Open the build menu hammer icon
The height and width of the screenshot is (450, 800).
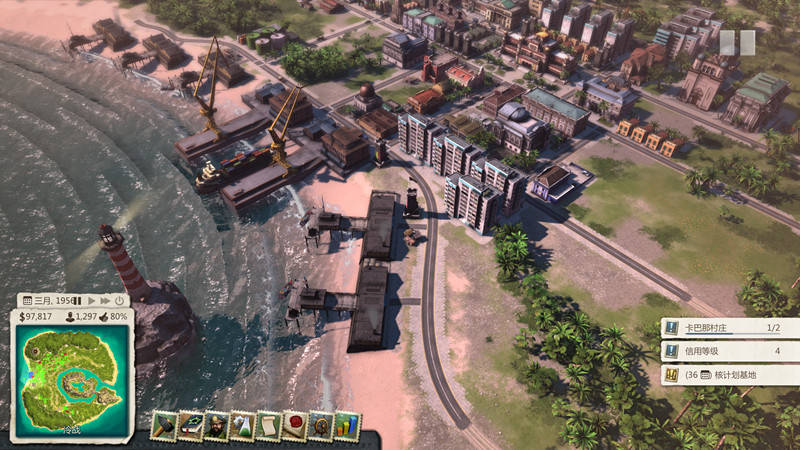point(165,427)
